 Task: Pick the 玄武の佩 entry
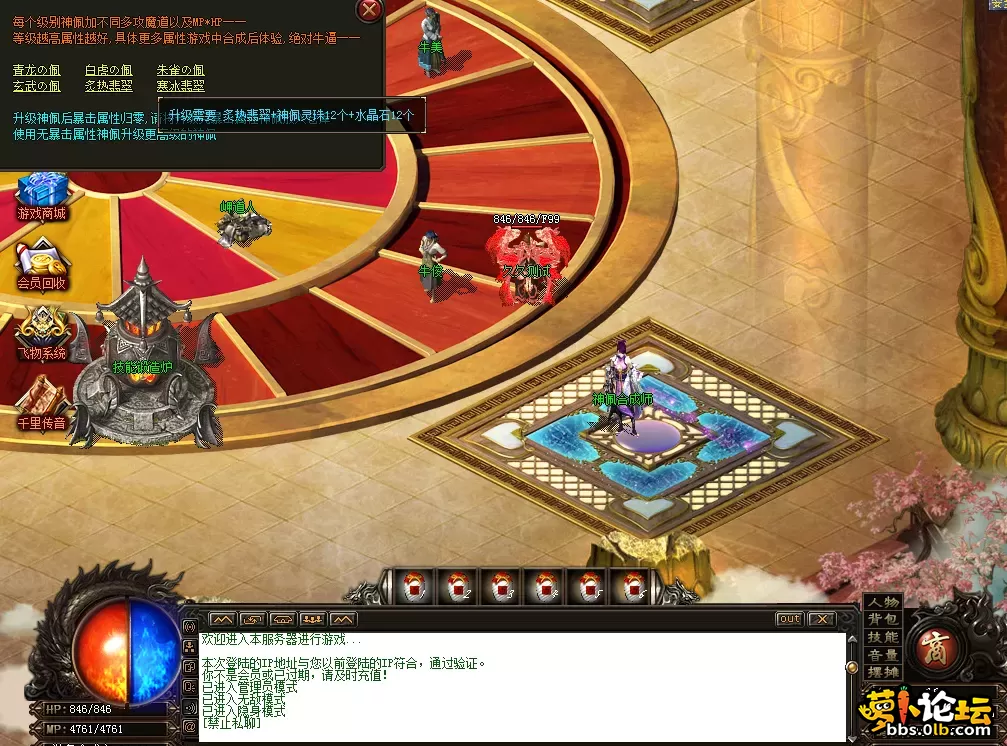pos(37,86)
